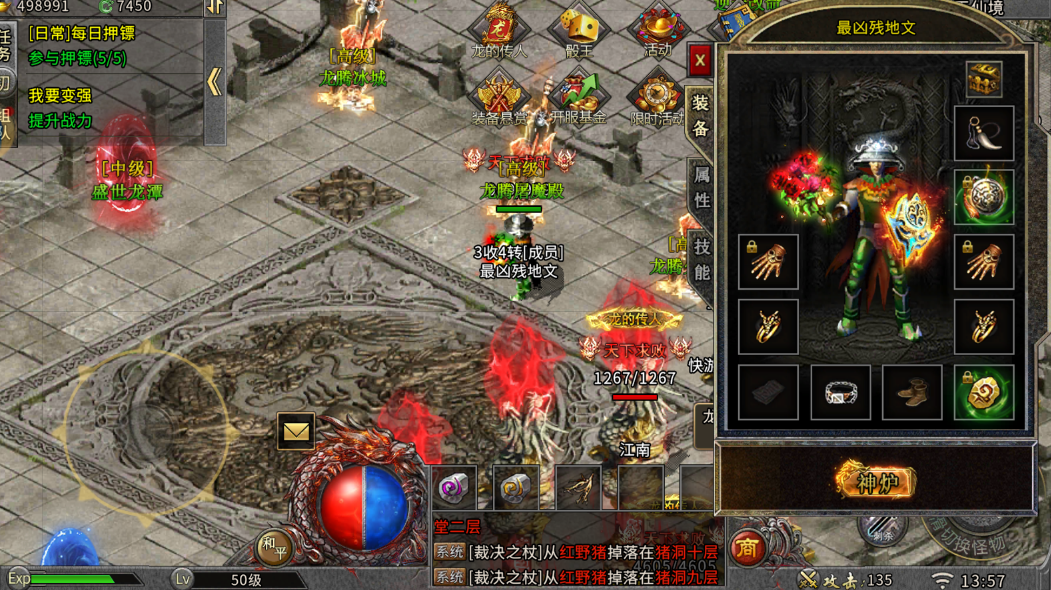The height and width of the screenshot is (590, 1051).
Task: Open the 活动 activities icon
Action: (x=657, y=30)
